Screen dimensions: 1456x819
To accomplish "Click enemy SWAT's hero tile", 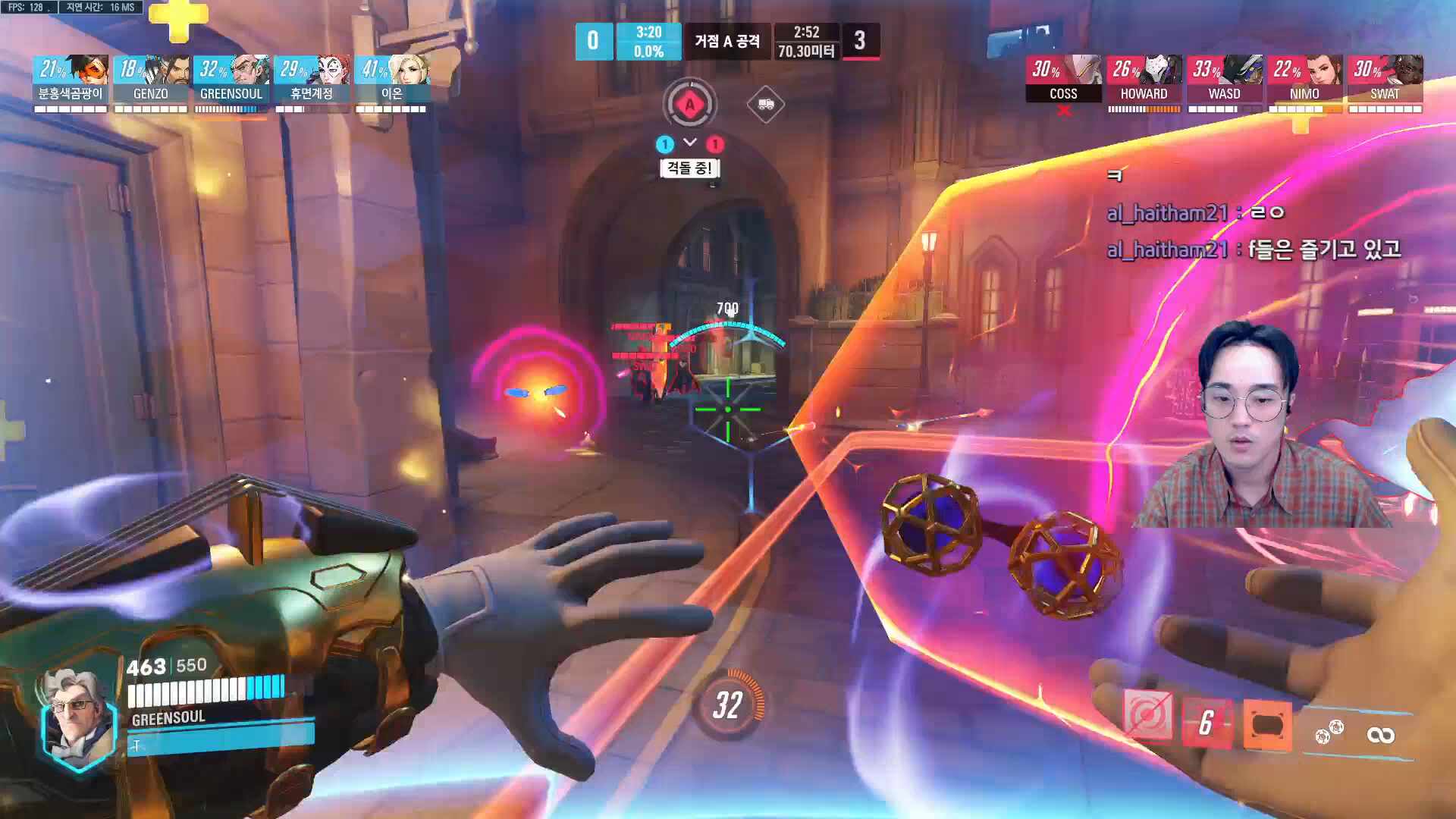I will pos(1385,71).
